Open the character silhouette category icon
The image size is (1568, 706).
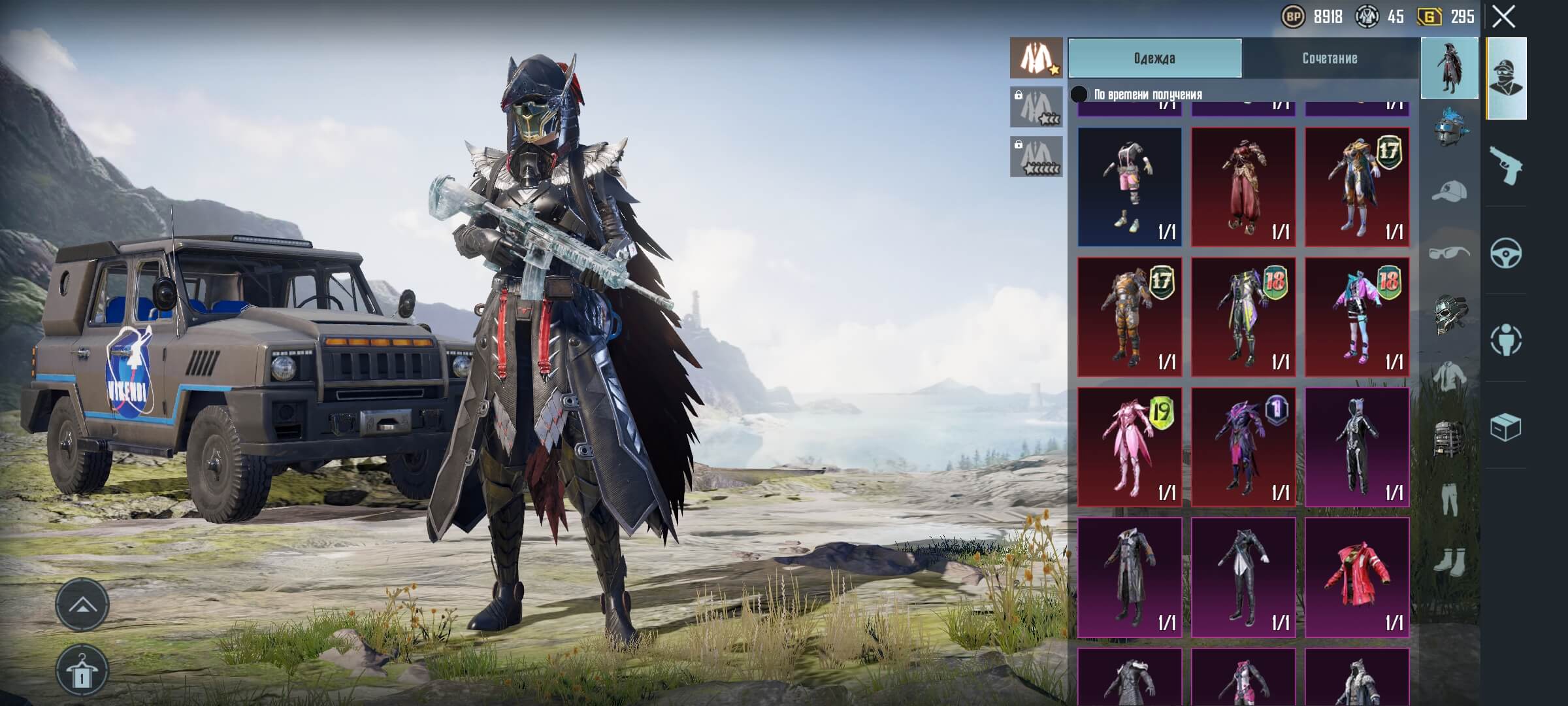click(x=1506, y=340)
